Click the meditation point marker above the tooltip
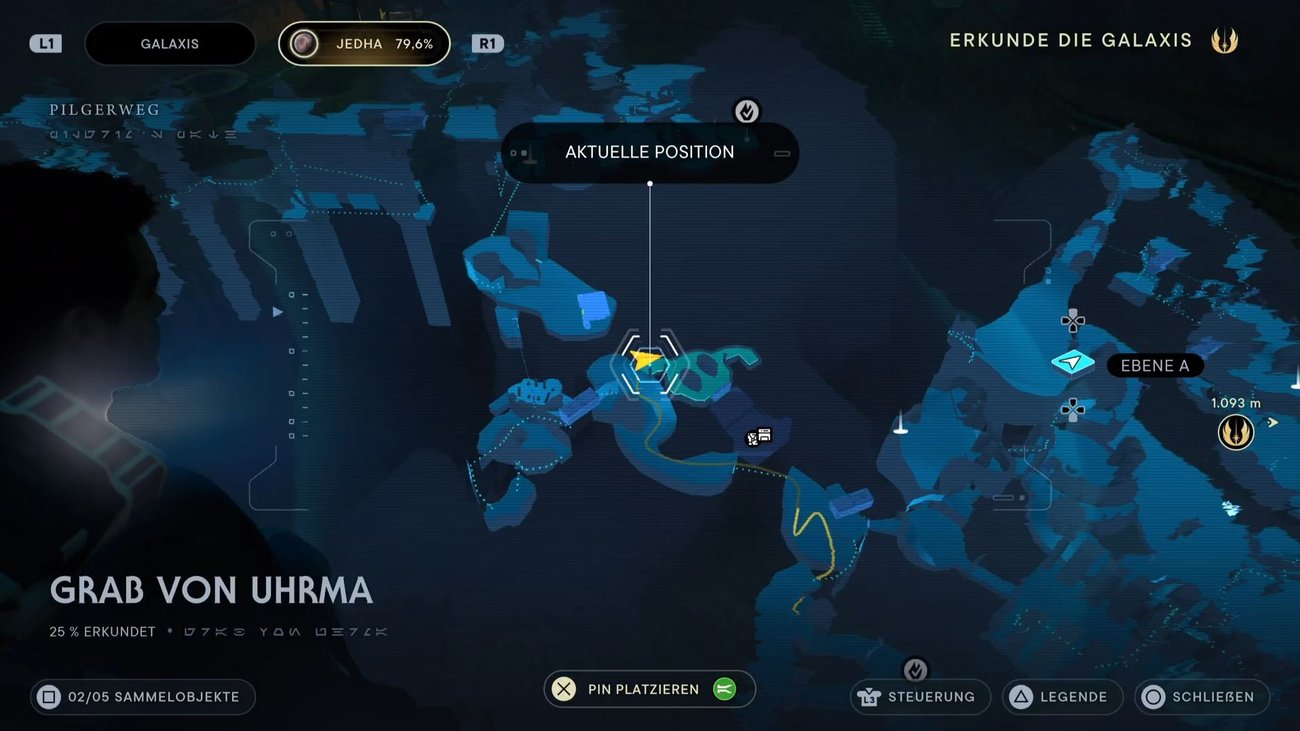This screenshot has width=1300, height=731. pos(747,111)
